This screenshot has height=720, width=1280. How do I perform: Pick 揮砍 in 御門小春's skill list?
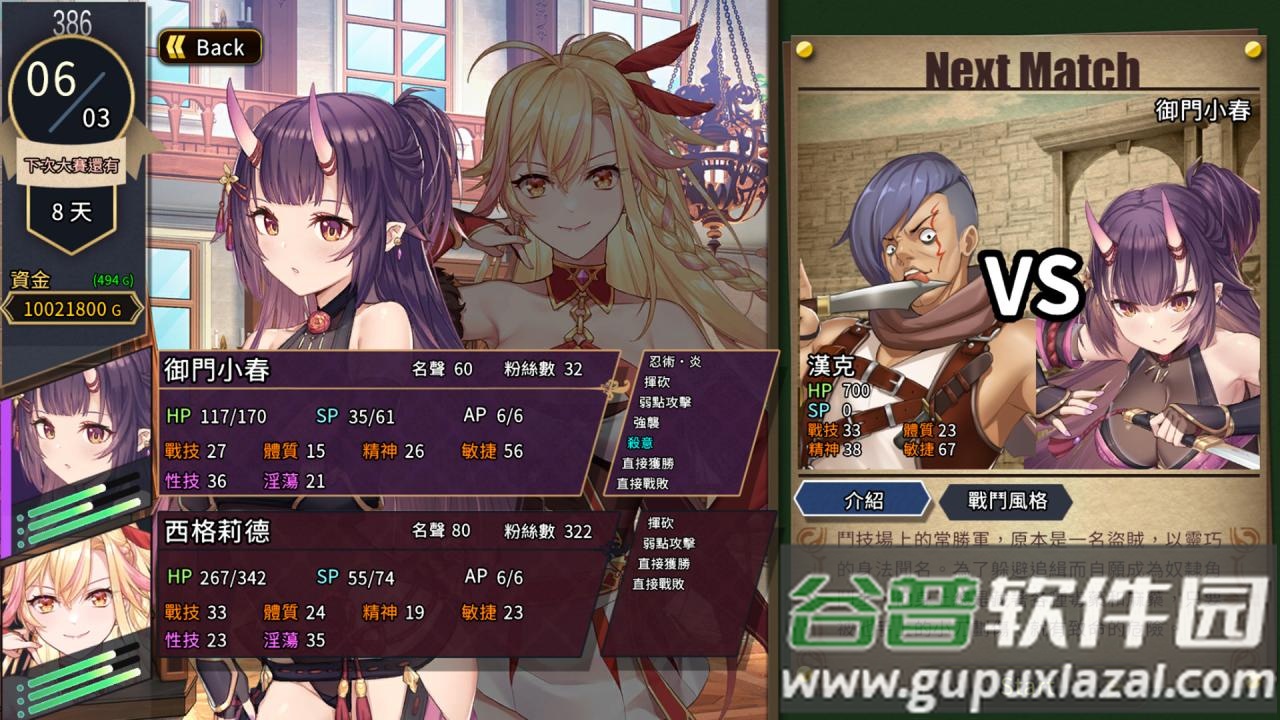click(657, 381)
